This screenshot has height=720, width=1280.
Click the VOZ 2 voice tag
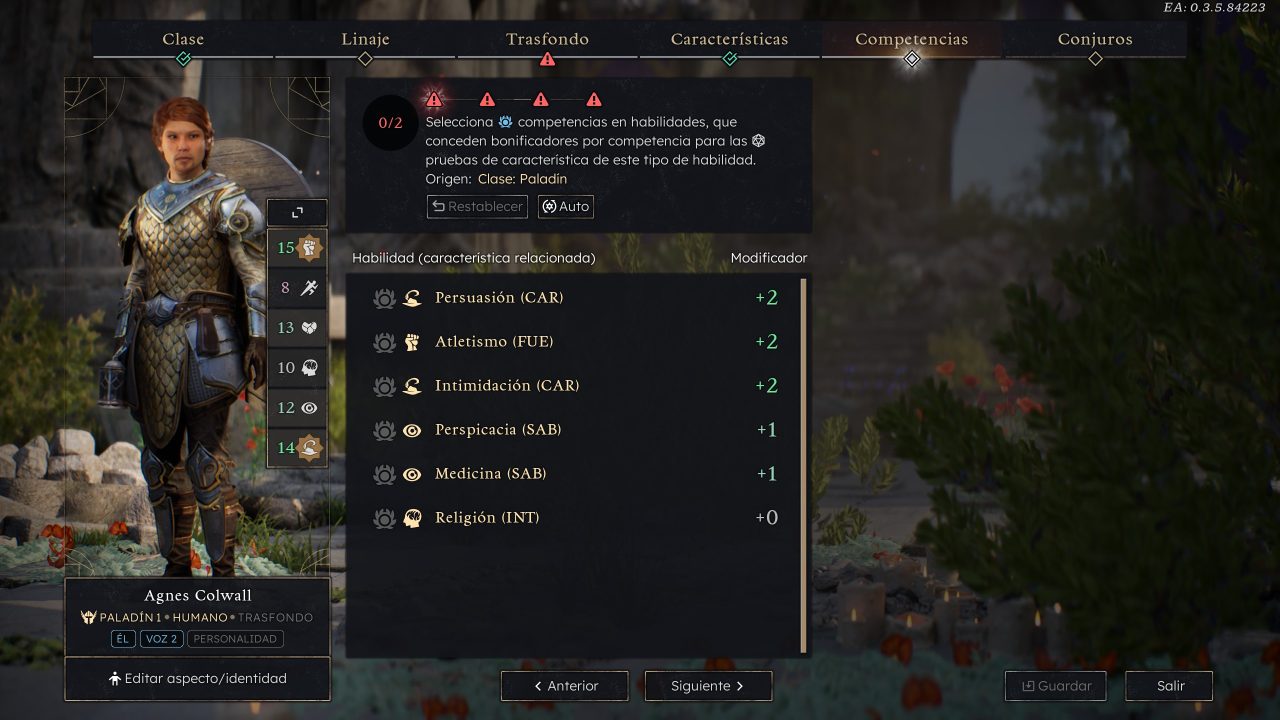click(x=160, y=639)
